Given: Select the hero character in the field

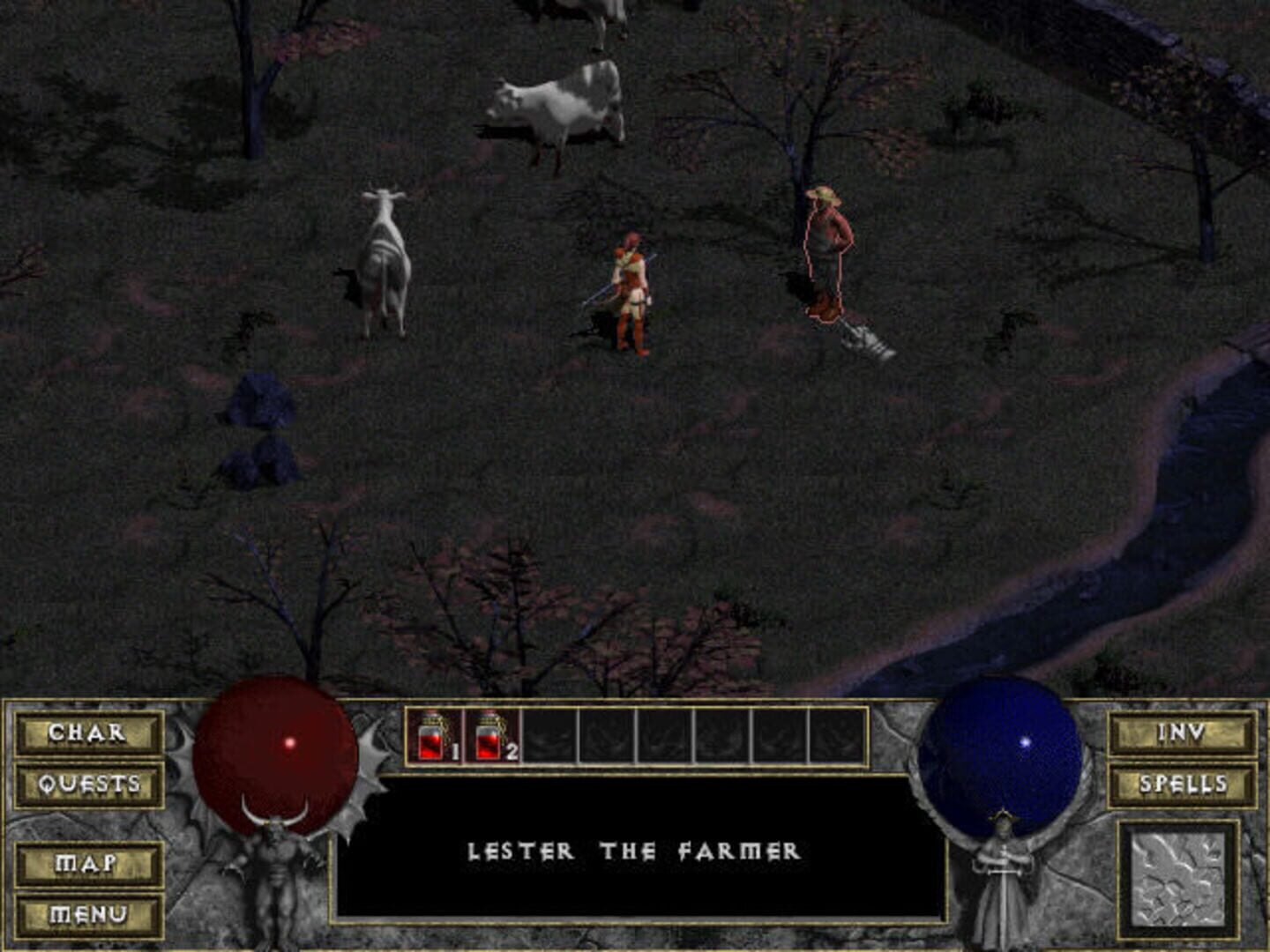Looking at the screenshot, I should (x=629, y=291).
